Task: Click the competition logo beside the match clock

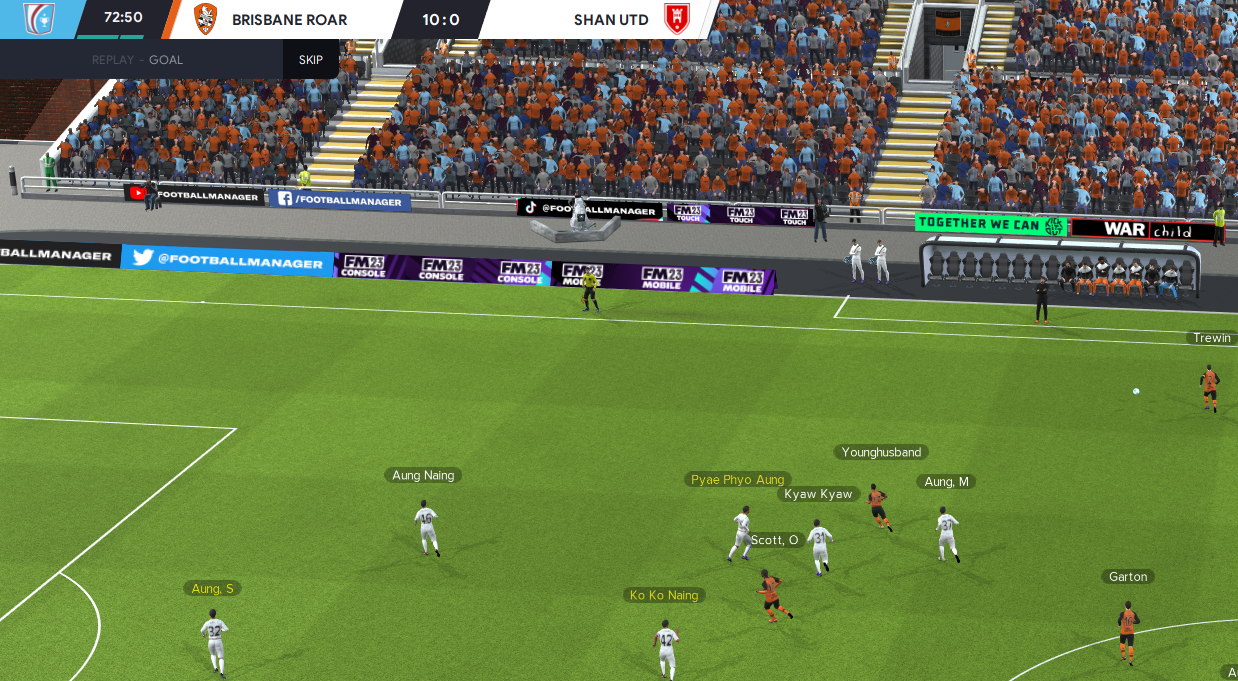Action: pyautogui.click(x=38, y=18)
